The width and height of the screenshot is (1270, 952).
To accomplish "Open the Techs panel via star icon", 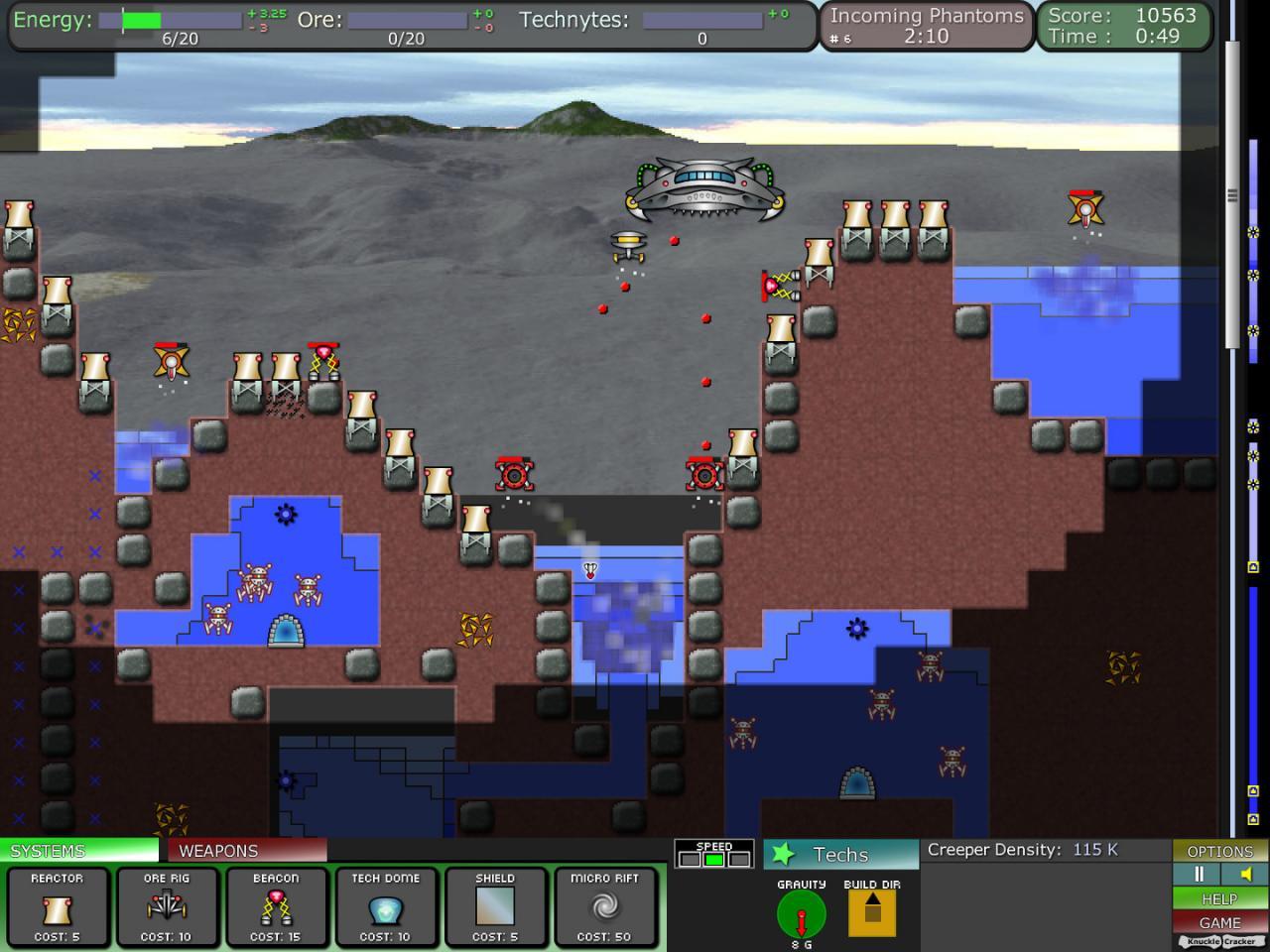I will coord(784,852).
